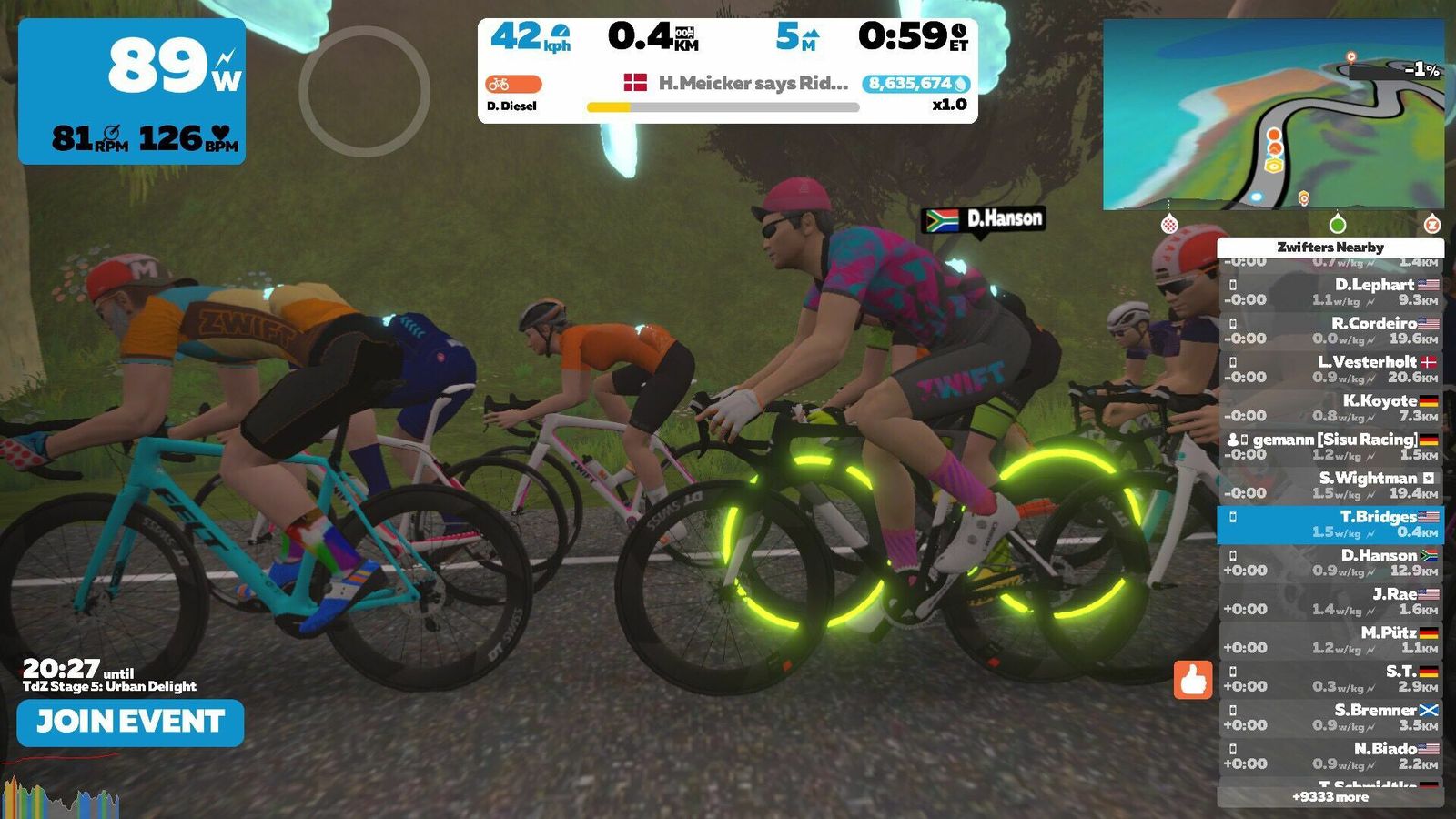1456x819 pixels.
Task: Select J.Rae rider entry
Action: click(x=1330, y=602)
